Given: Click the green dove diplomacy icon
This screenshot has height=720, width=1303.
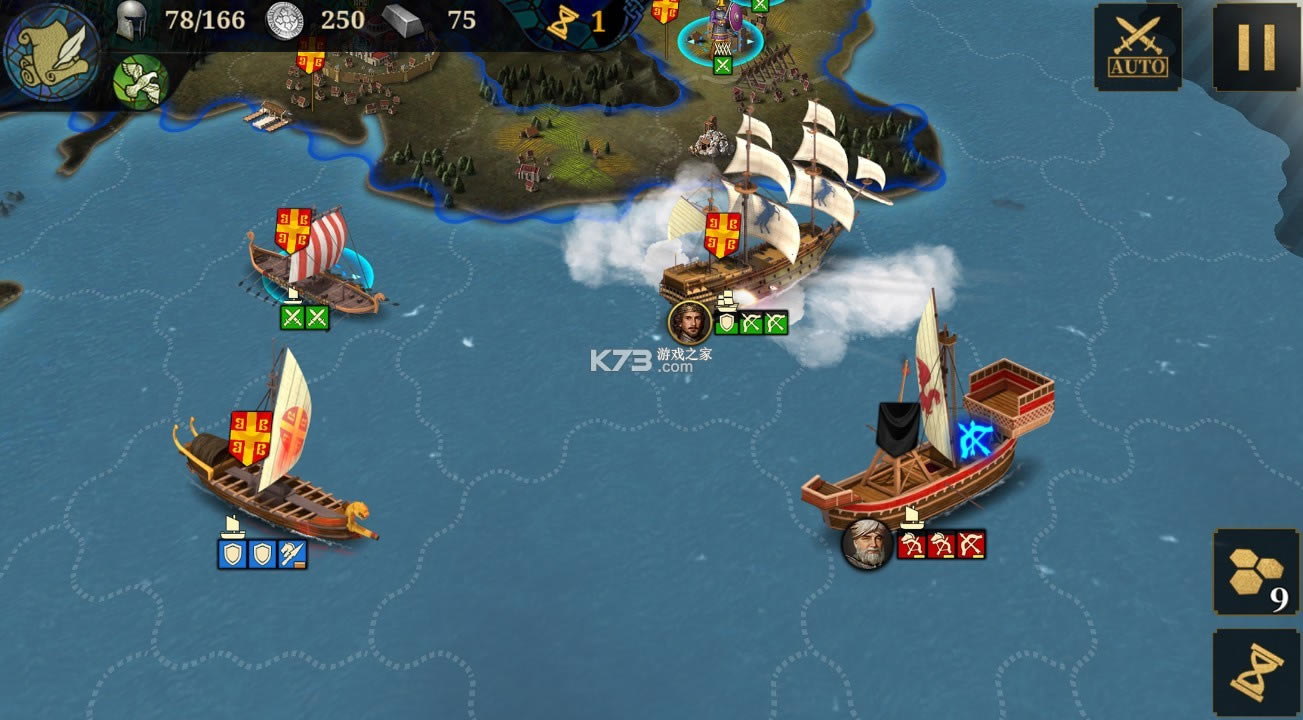Looking at the screenshot, I should pos(140,82).
